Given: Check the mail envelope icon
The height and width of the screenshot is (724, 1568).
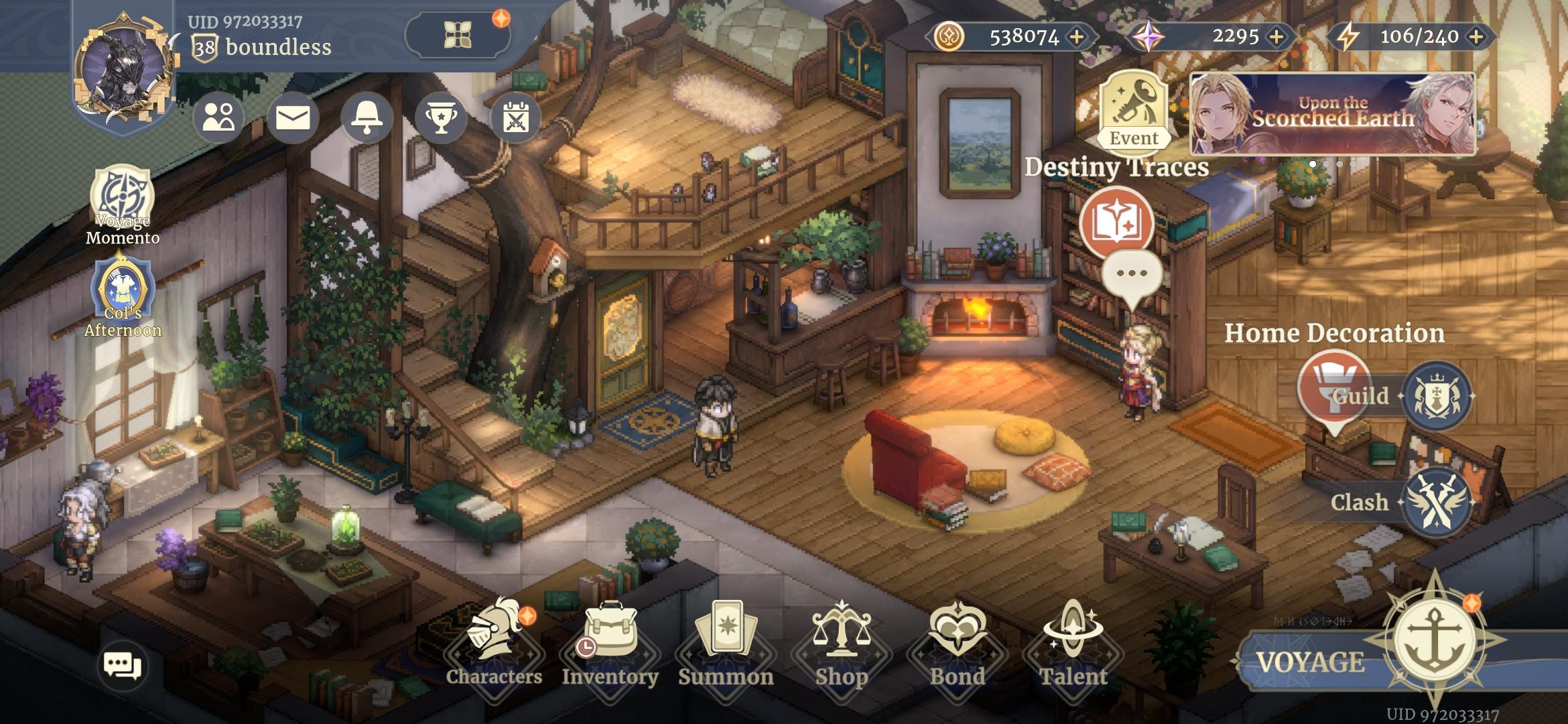Looking at the screenshot, I should [293, 119].
